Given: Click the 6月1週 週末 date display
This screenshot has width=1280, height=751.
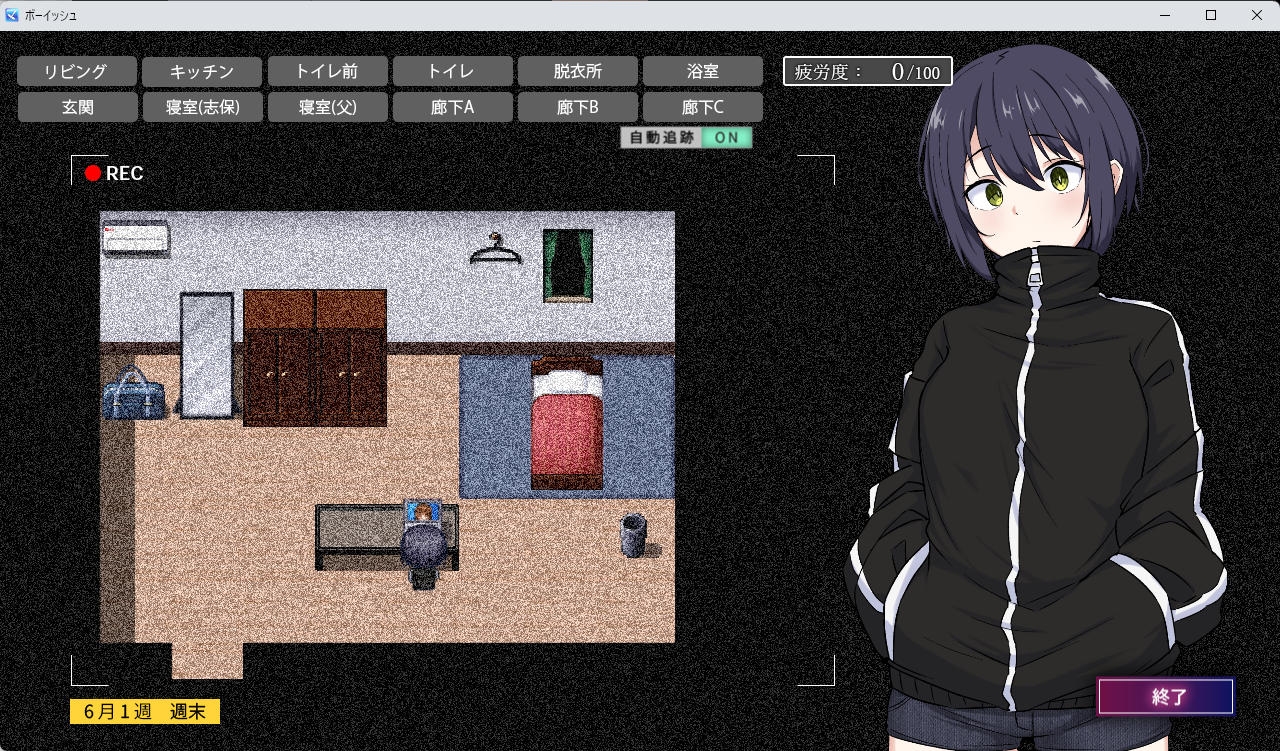Looking at the screenshot, I should click(144, 711).
